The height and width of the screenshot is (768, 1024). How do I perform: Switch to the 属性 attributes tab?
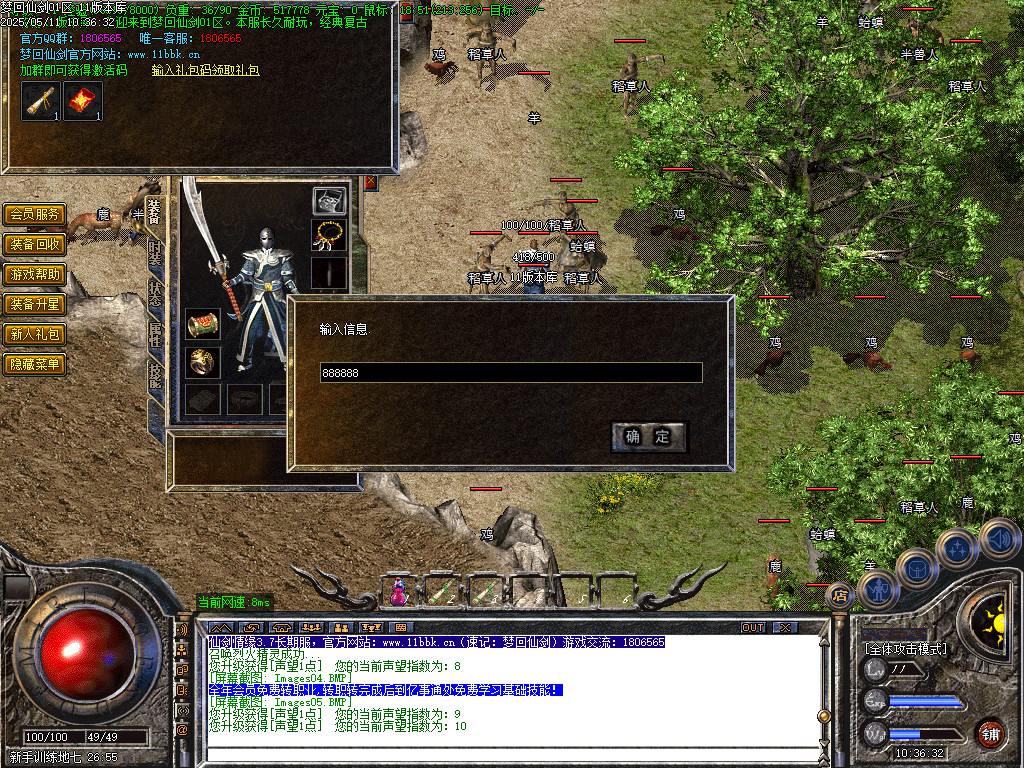click(x=155, y=337)
